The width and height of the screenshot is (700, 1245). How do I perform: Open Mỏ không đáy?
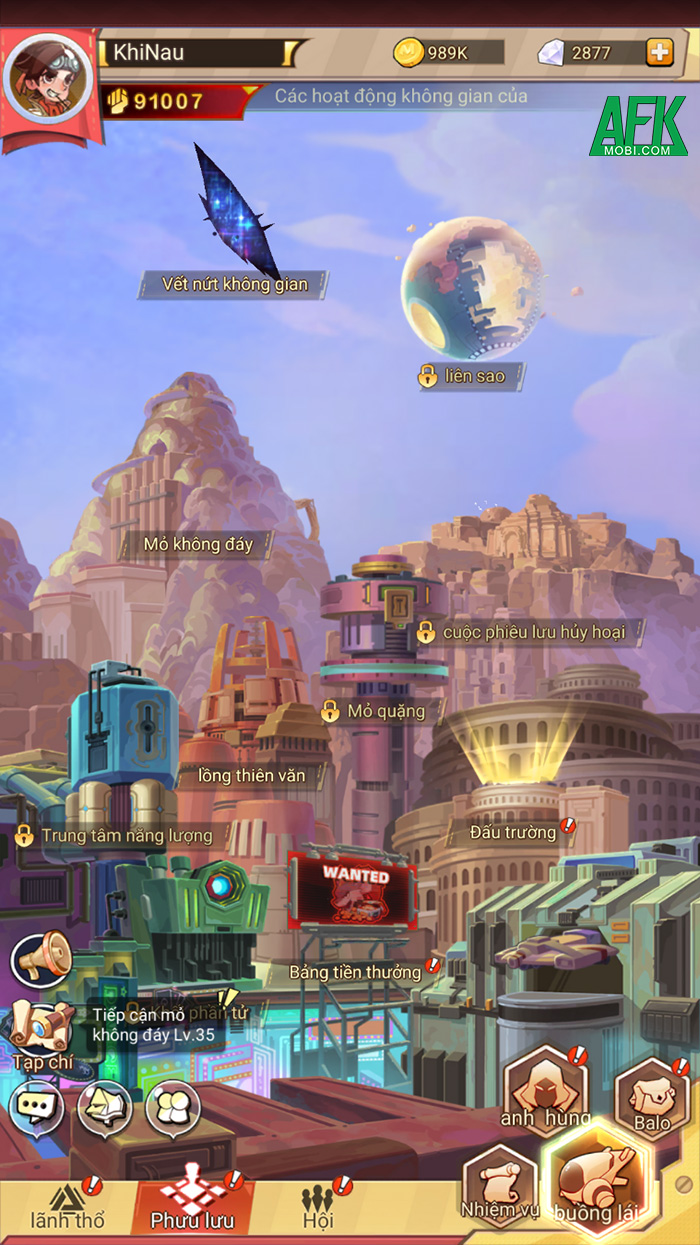tap(198, 545)
